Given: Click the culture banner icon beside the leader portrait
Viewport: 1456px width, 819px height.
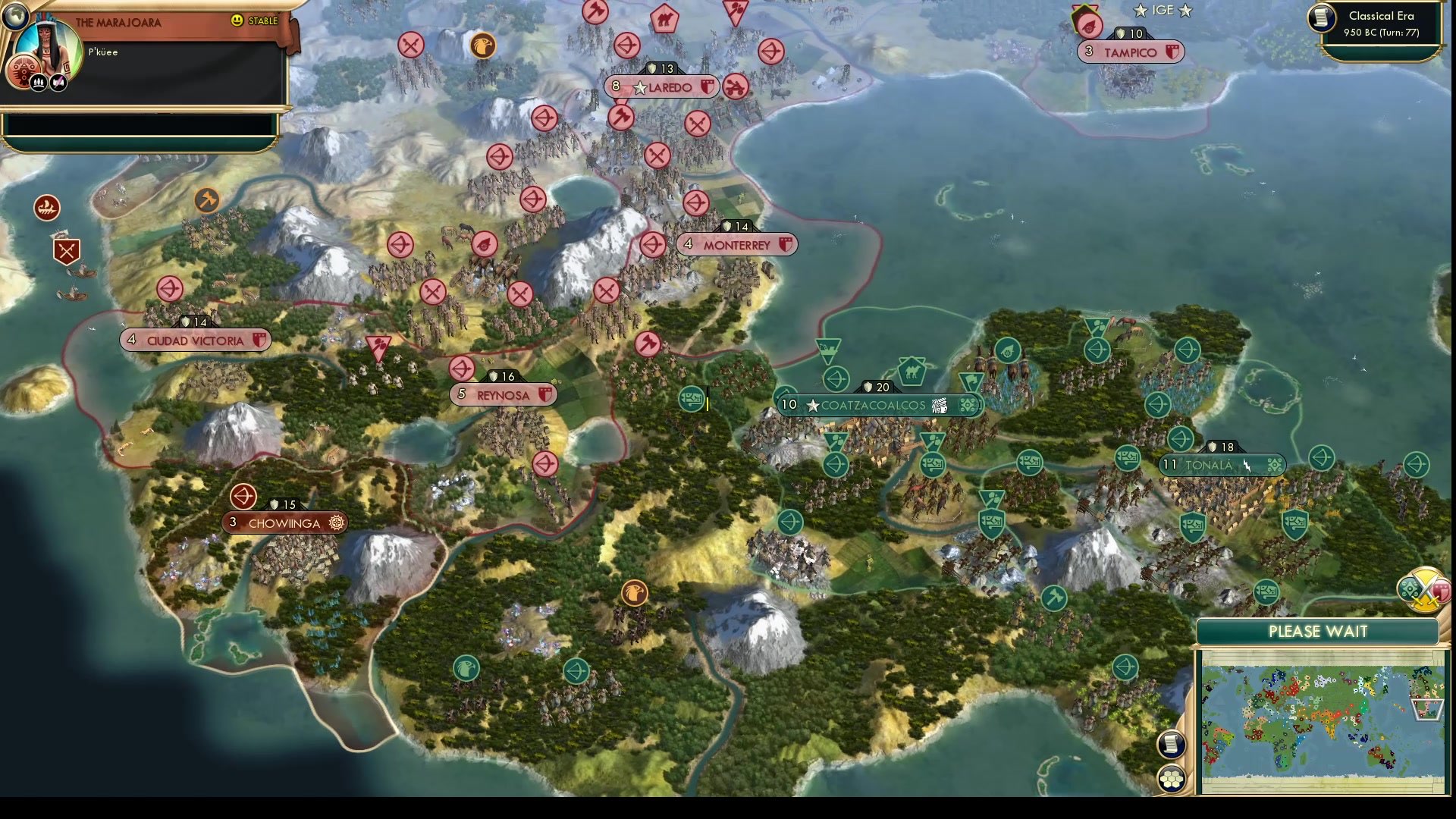Looking at the screenshot, I should [x=58, y=82].
